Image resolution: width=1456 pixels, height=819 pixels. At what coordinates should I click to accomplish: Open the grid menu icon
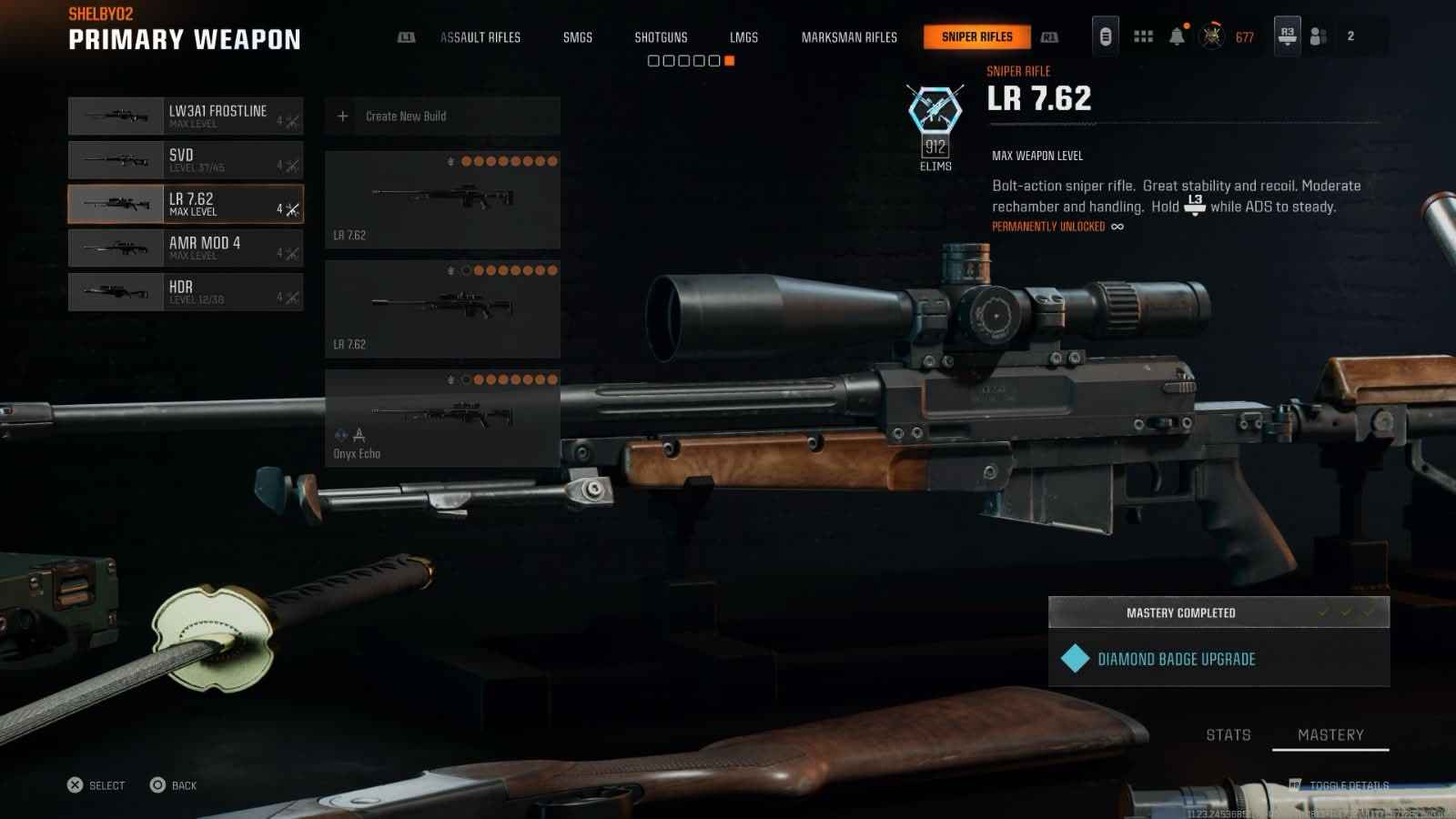pyautogui.click(x=1143, y=36)
